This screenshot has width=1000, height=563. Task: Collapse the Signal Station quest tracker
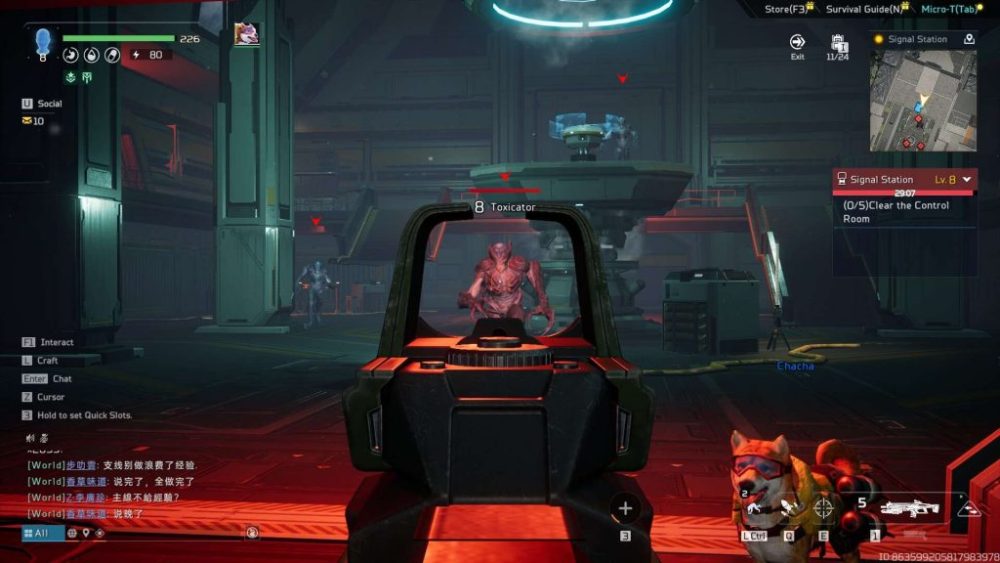[967, 180]
